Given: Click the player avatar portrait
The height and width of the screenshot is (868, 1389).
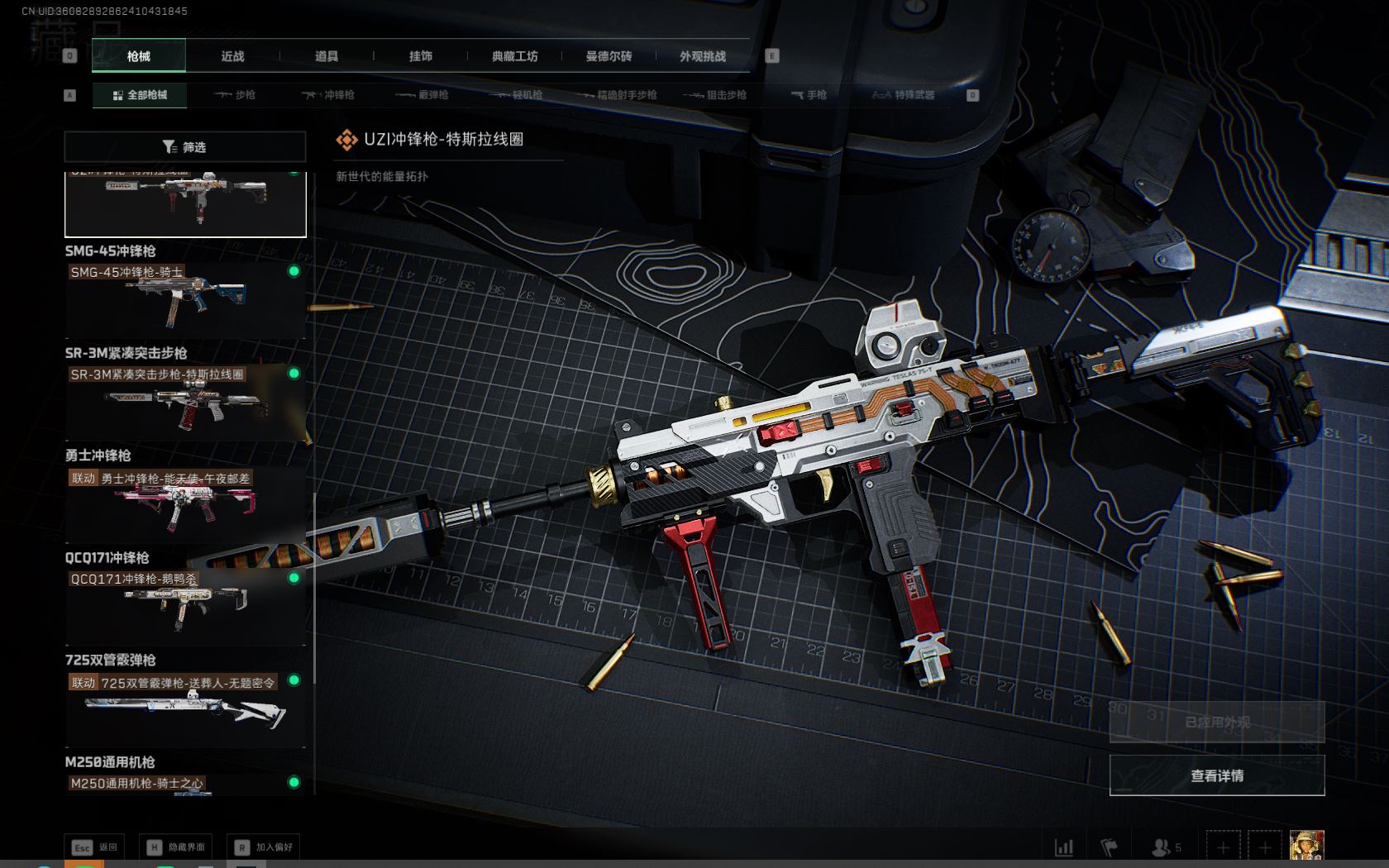Looking at the screenshot, I should [1306, 847].
